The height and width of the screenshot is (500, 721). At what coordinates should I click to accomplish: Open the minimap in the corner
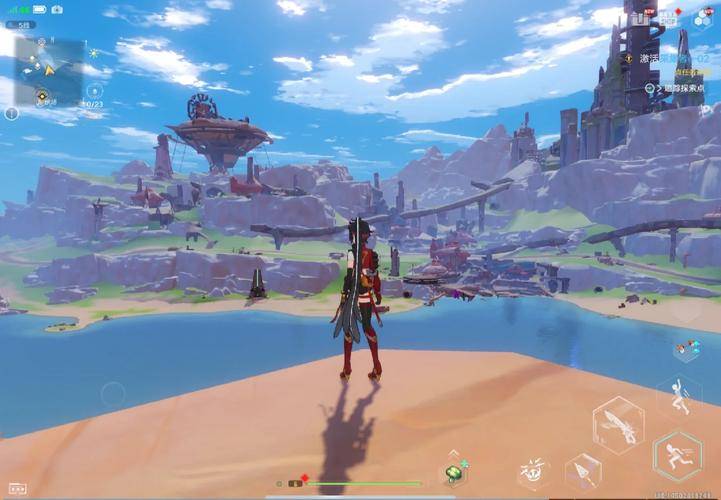coord(48,70)
